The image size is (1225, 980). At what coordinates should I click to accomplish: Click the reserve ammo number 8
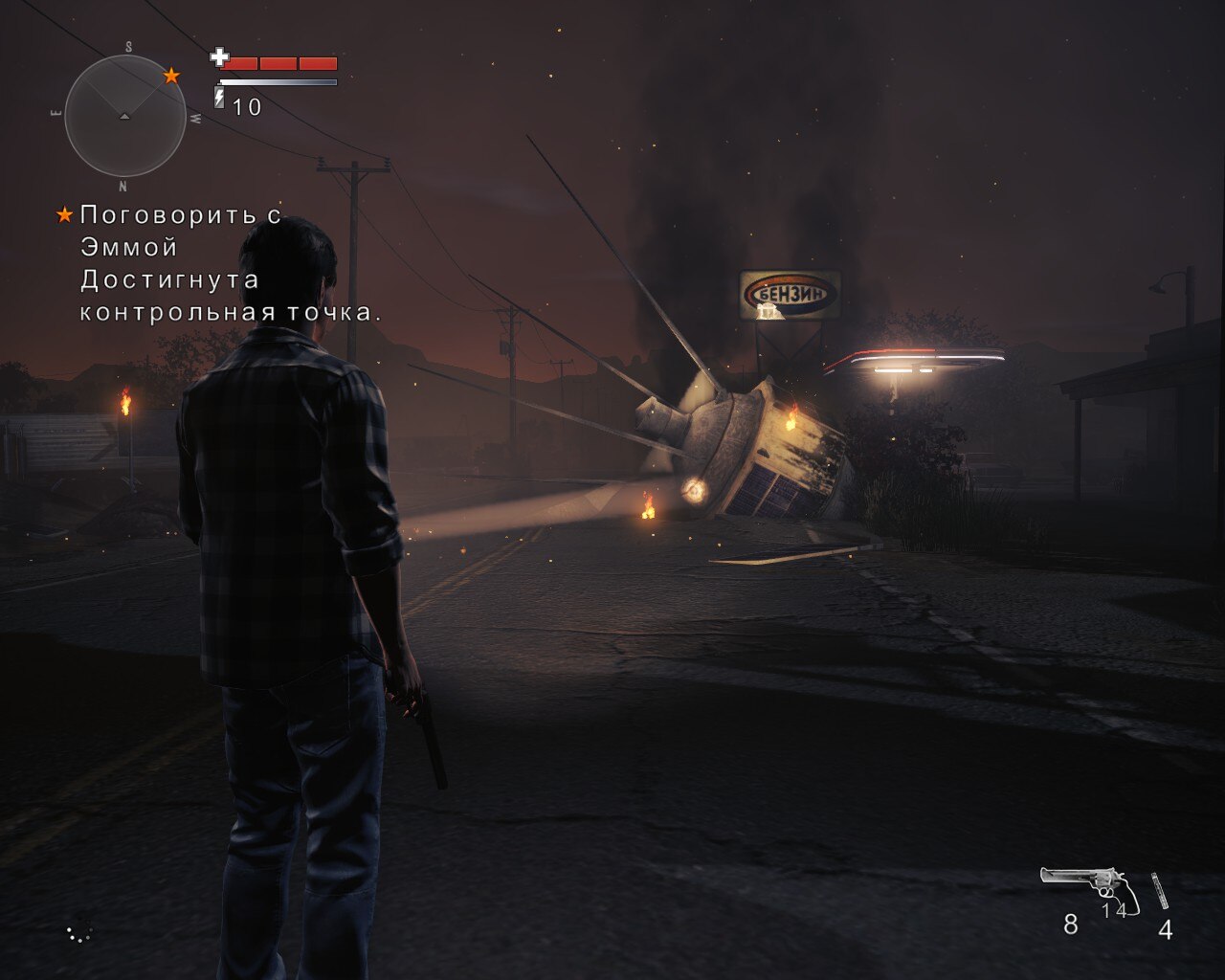click(1070, 926)
